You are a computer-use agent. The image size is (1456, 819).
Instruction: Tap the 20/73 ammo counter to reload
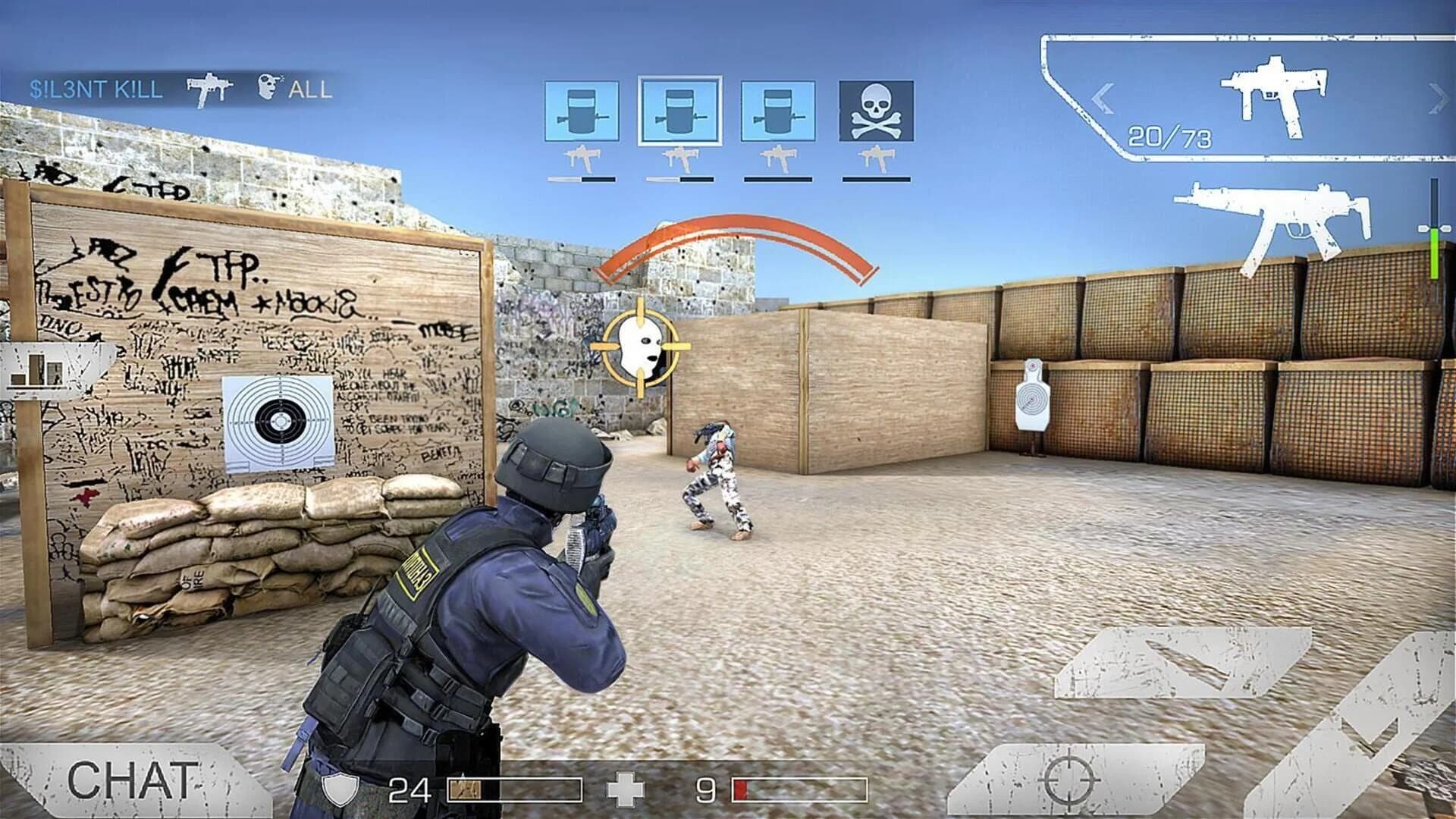pos(1169,136)
